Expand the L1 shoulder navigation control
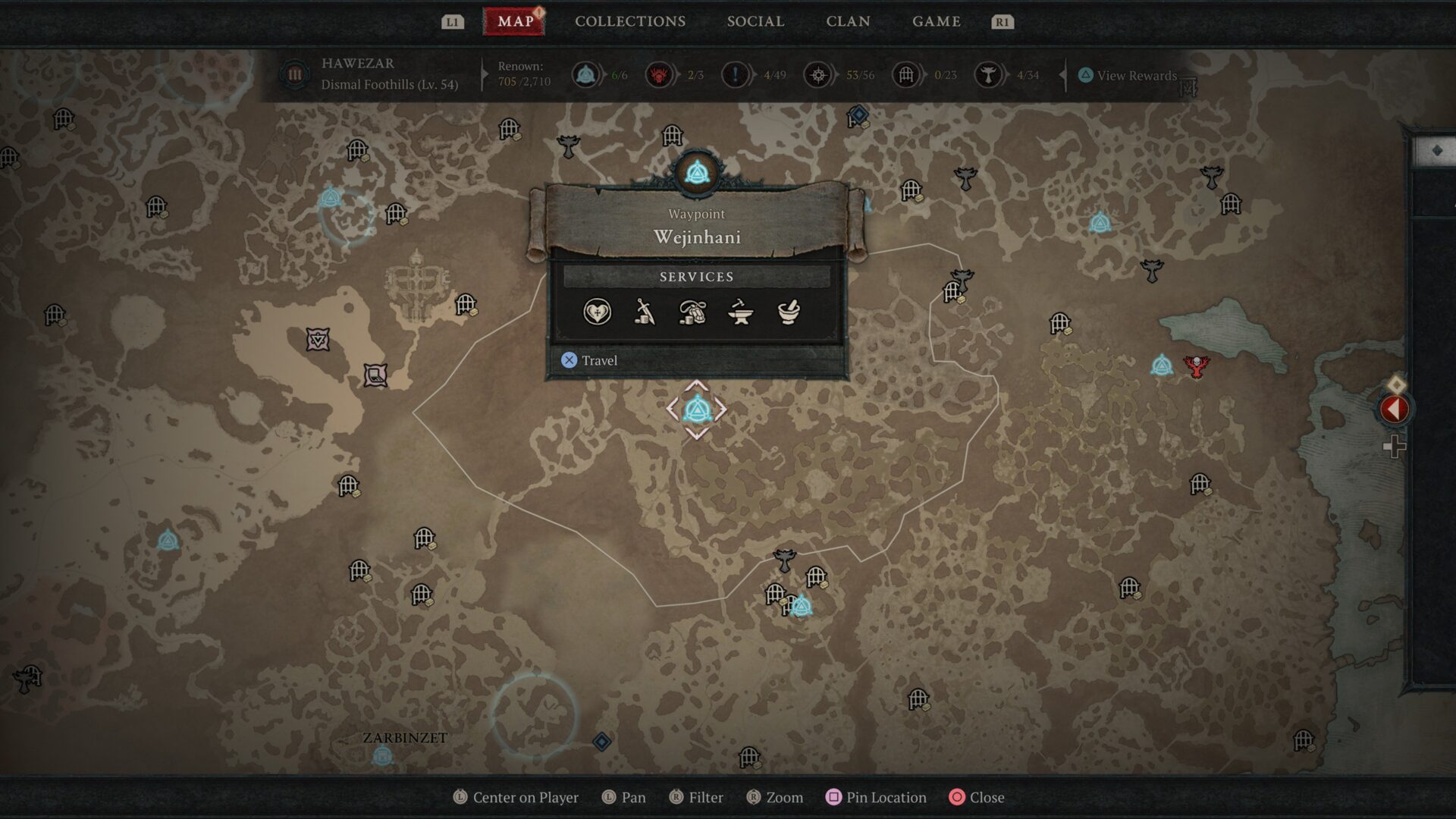The image size is (1456, 819). pos(453,21)
